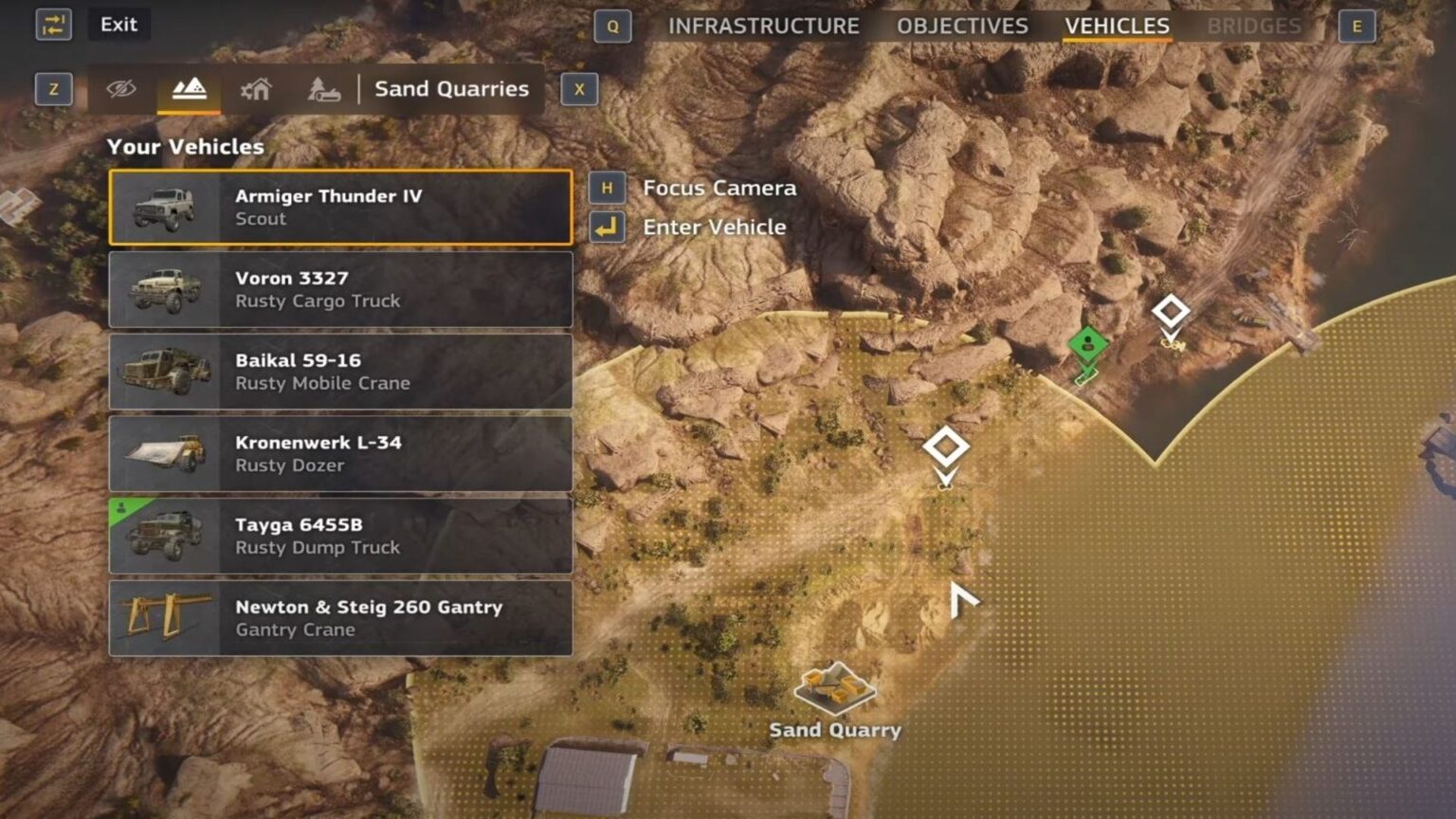1456x819 pixels.
Task: Select the sand quarries mountain filter
Action: pyautogui.click(x=189, y=89)
